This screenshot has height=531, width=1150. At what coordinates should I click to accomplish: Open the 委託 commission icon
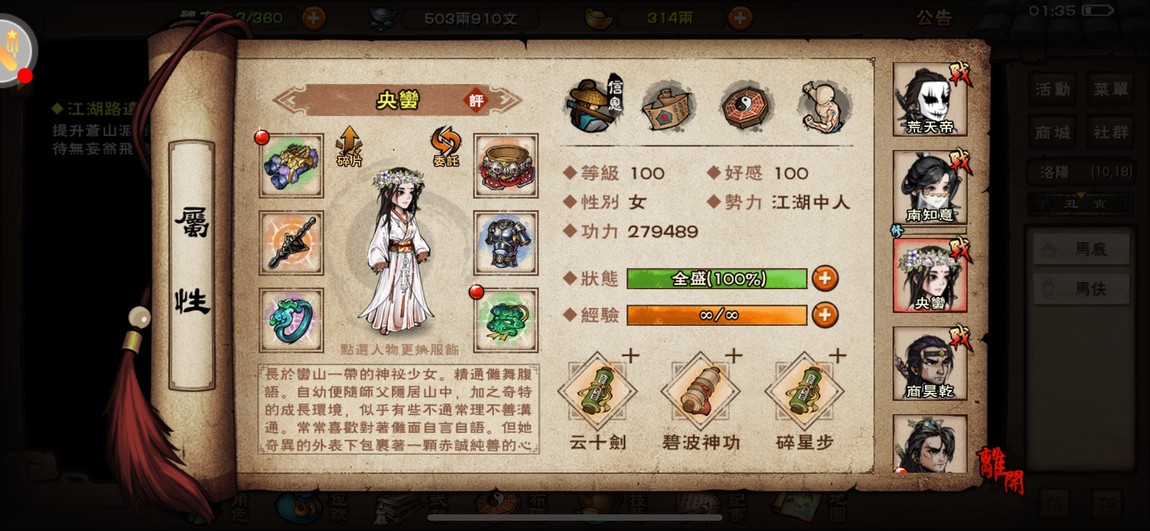click(x=445, y=147)
